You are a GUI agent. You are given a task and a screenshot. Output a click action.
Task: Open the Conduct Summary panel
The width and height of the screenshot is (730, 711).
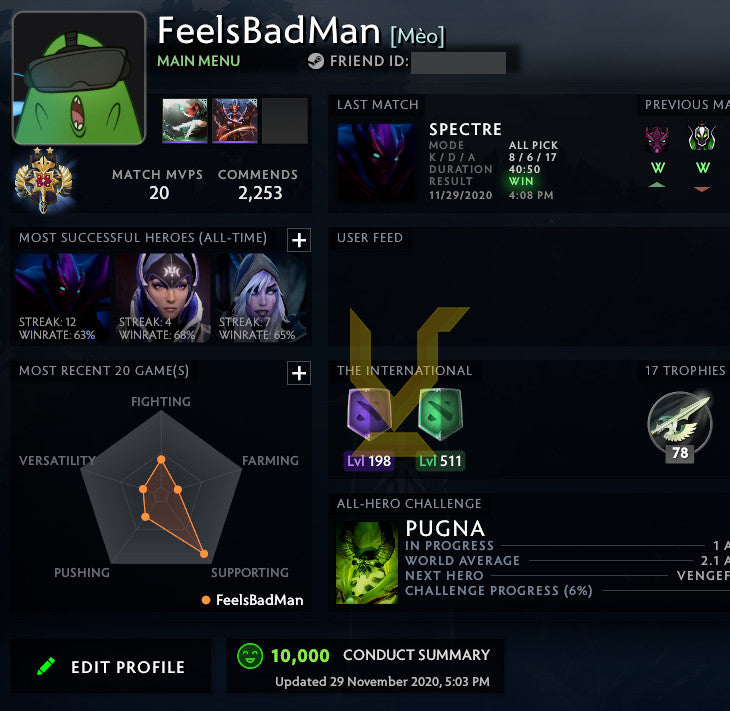pyautogui.click(x=365, y=665)
